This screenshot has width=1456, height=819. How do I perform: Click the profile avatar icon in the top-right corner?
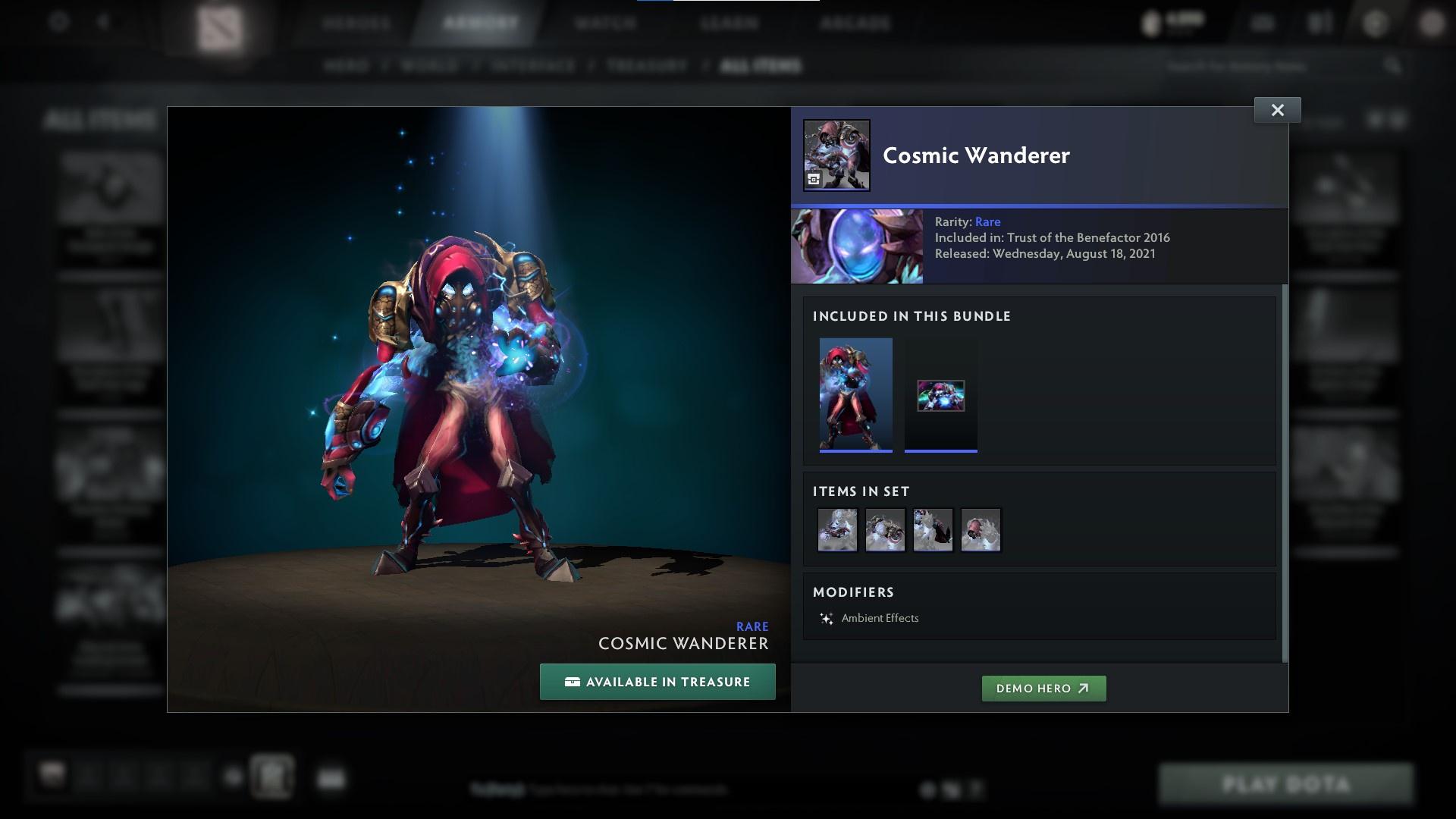pyautogui.click(x=1432, y=23)
